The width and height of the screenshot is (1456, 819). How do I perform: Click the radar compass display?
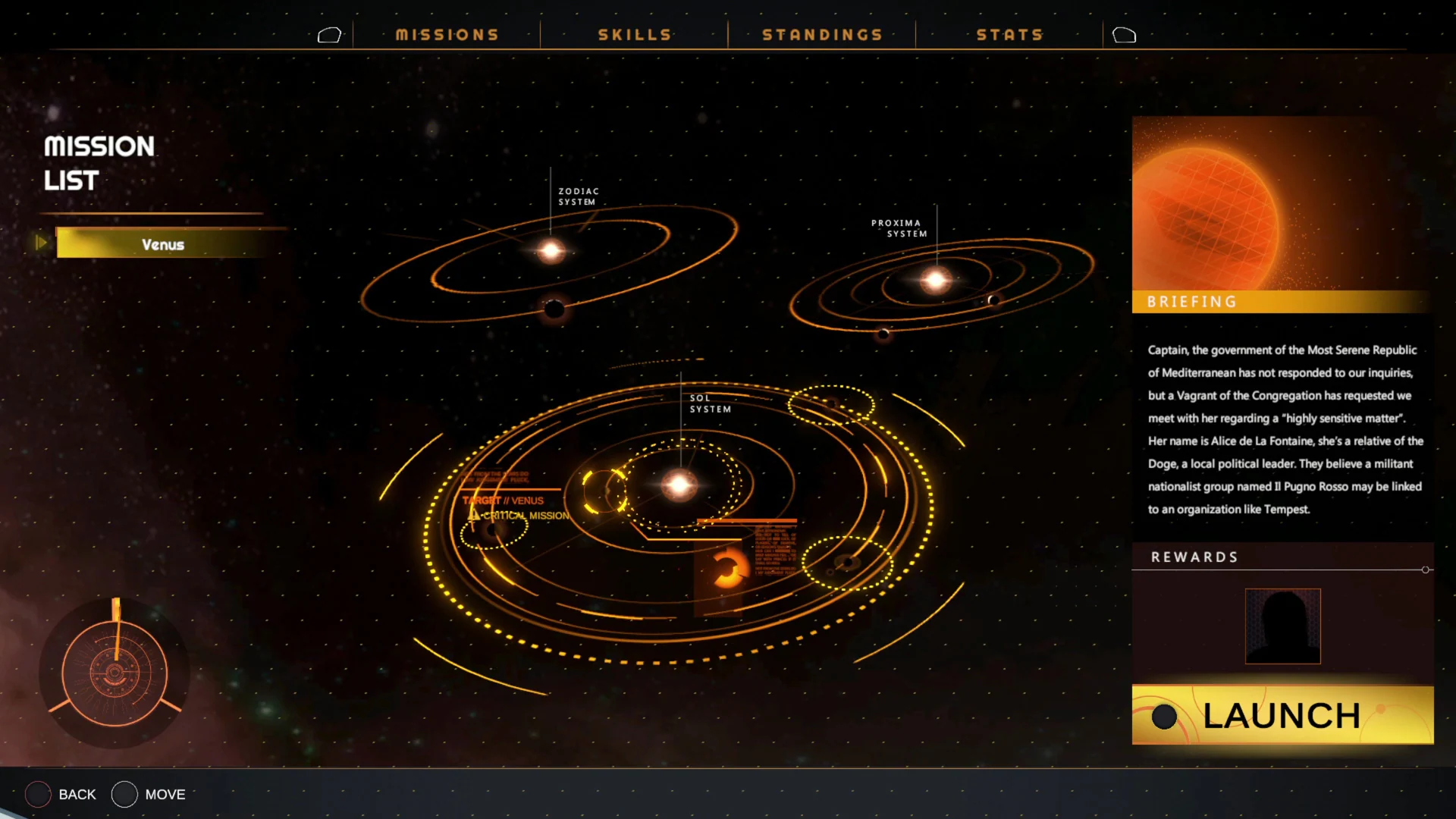pyautogui.click(x=115, y=671)
